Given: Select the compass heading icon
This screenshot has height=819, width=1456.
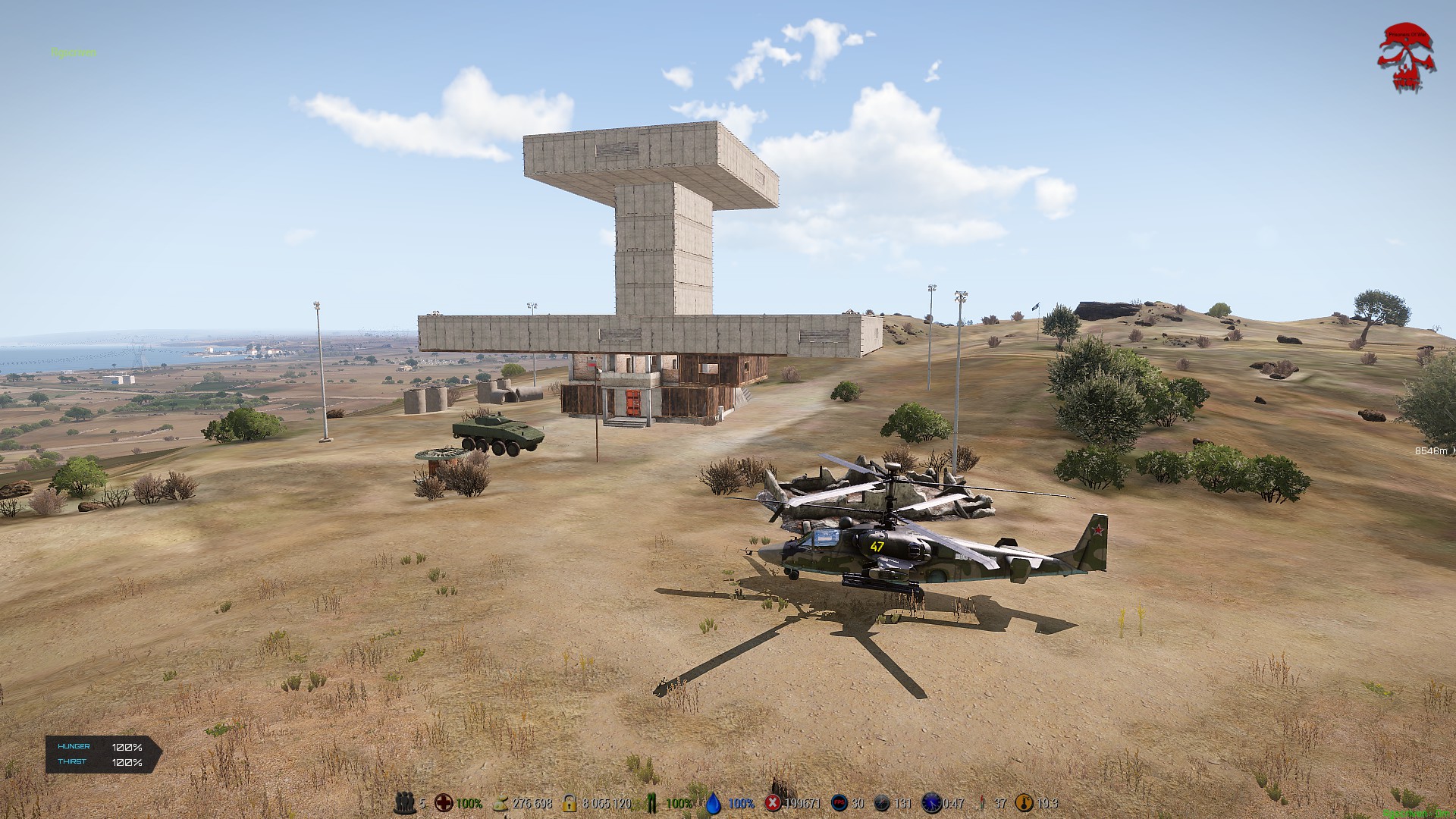Looking at the screenshot, I should click(x=881, y=803).
